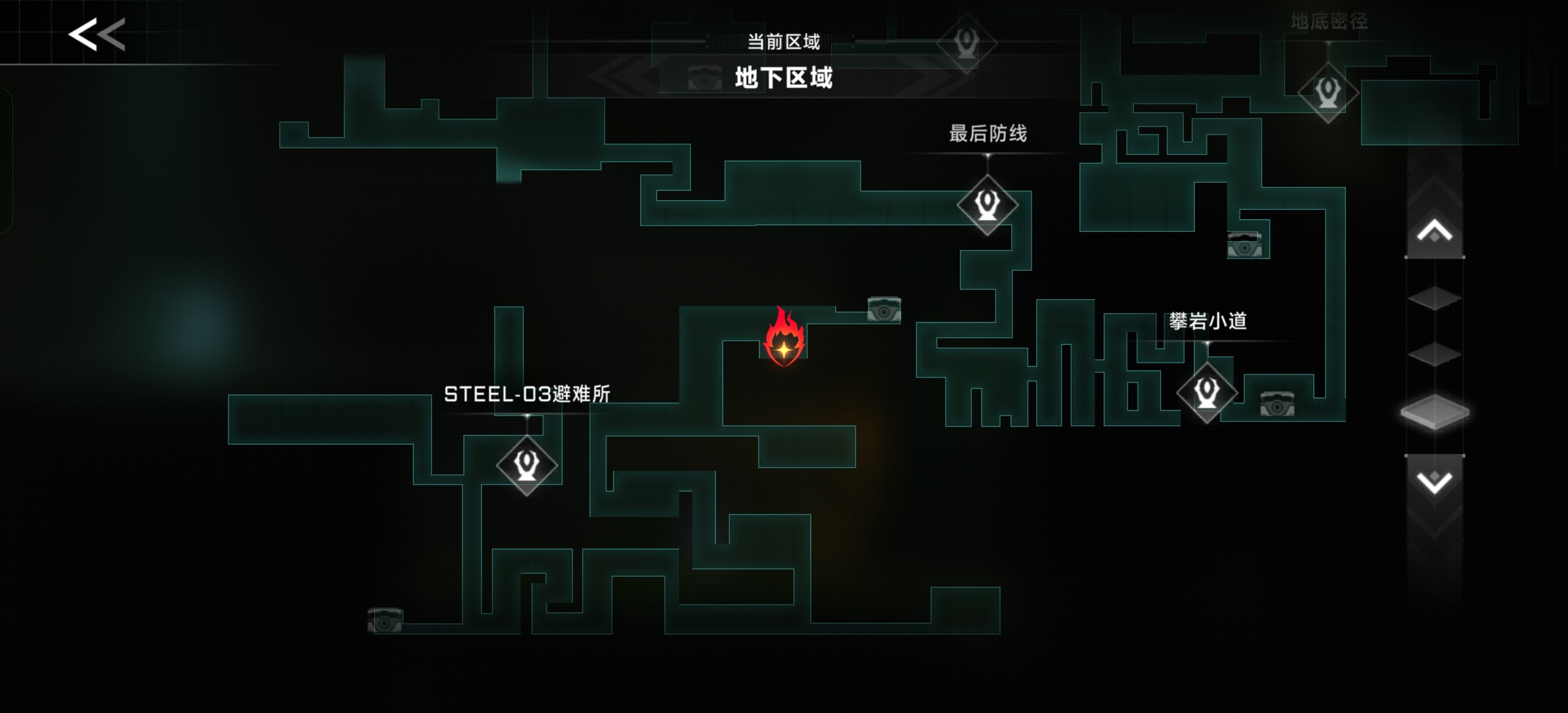Image resolution: width=1568 pixels, height=713 pixels.
Task: Inspect the chest marker nearest the flame icon
Action: (884, 310)
